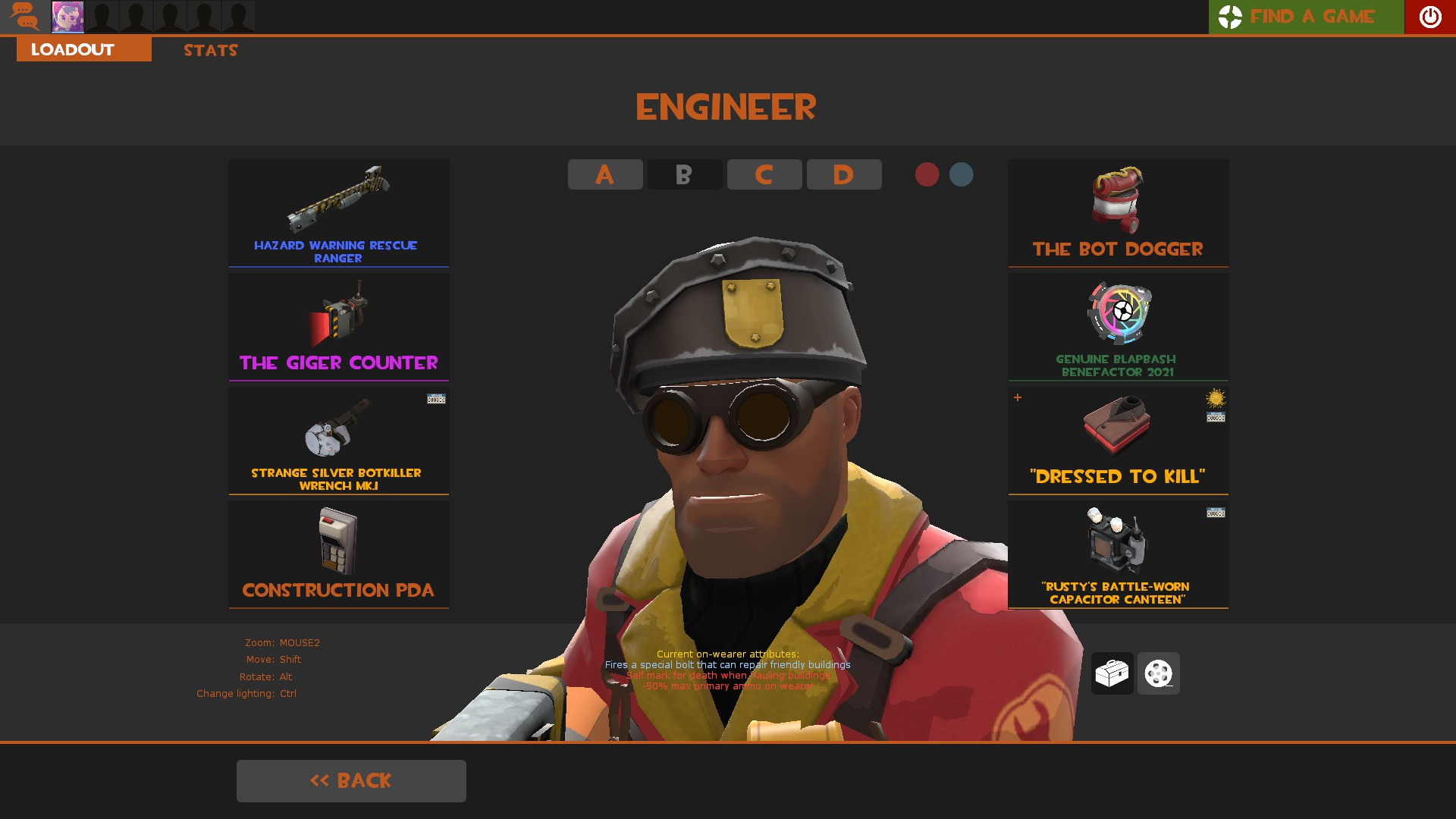This screenshot has height=819, width=1456.
Task: Open the backpack items icon
Action: [x=1112, y=673]
